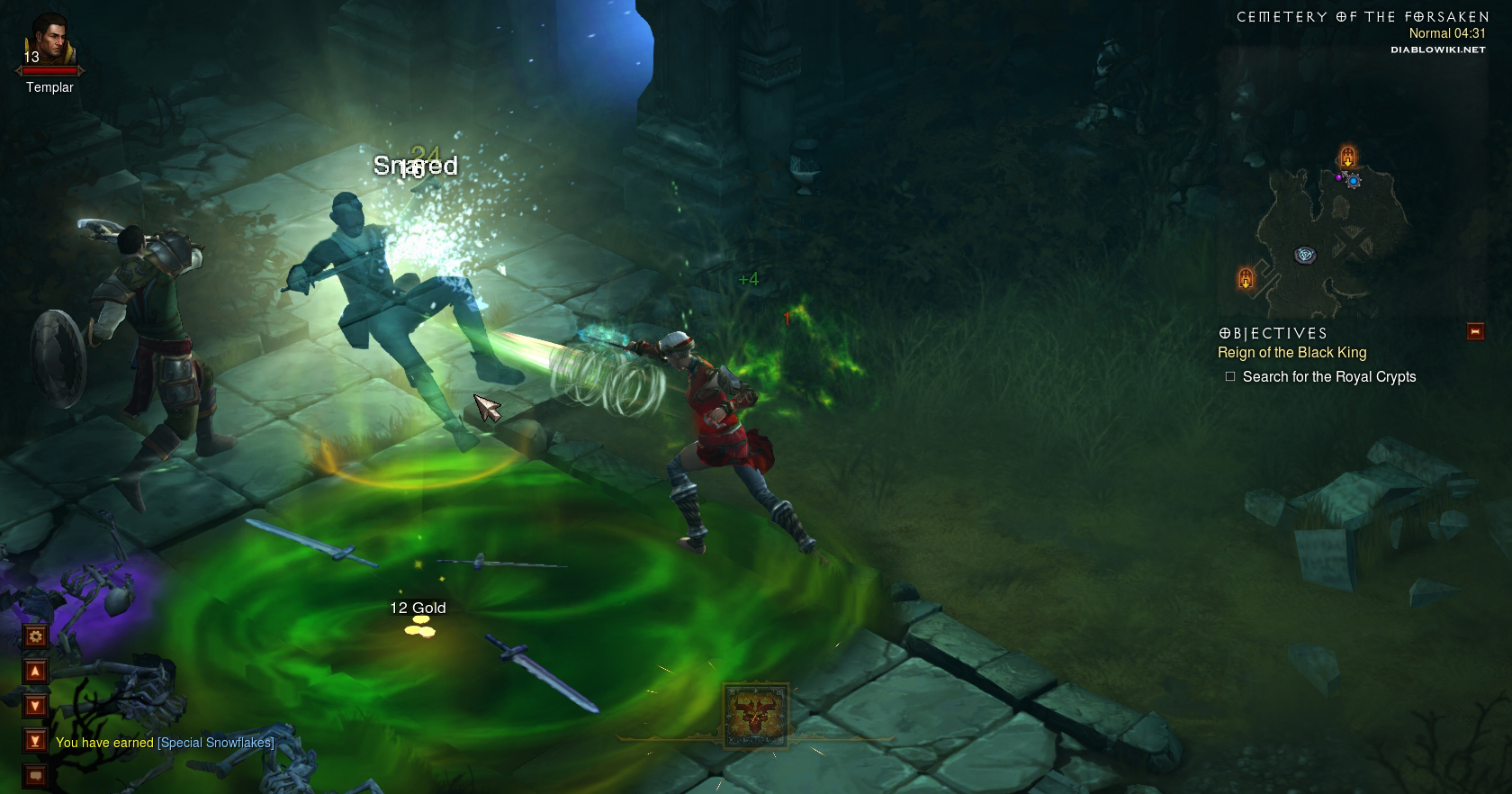Click the waypoint marker on the minimap
The image size is (1512, 794).
(x=1305, y=256)
